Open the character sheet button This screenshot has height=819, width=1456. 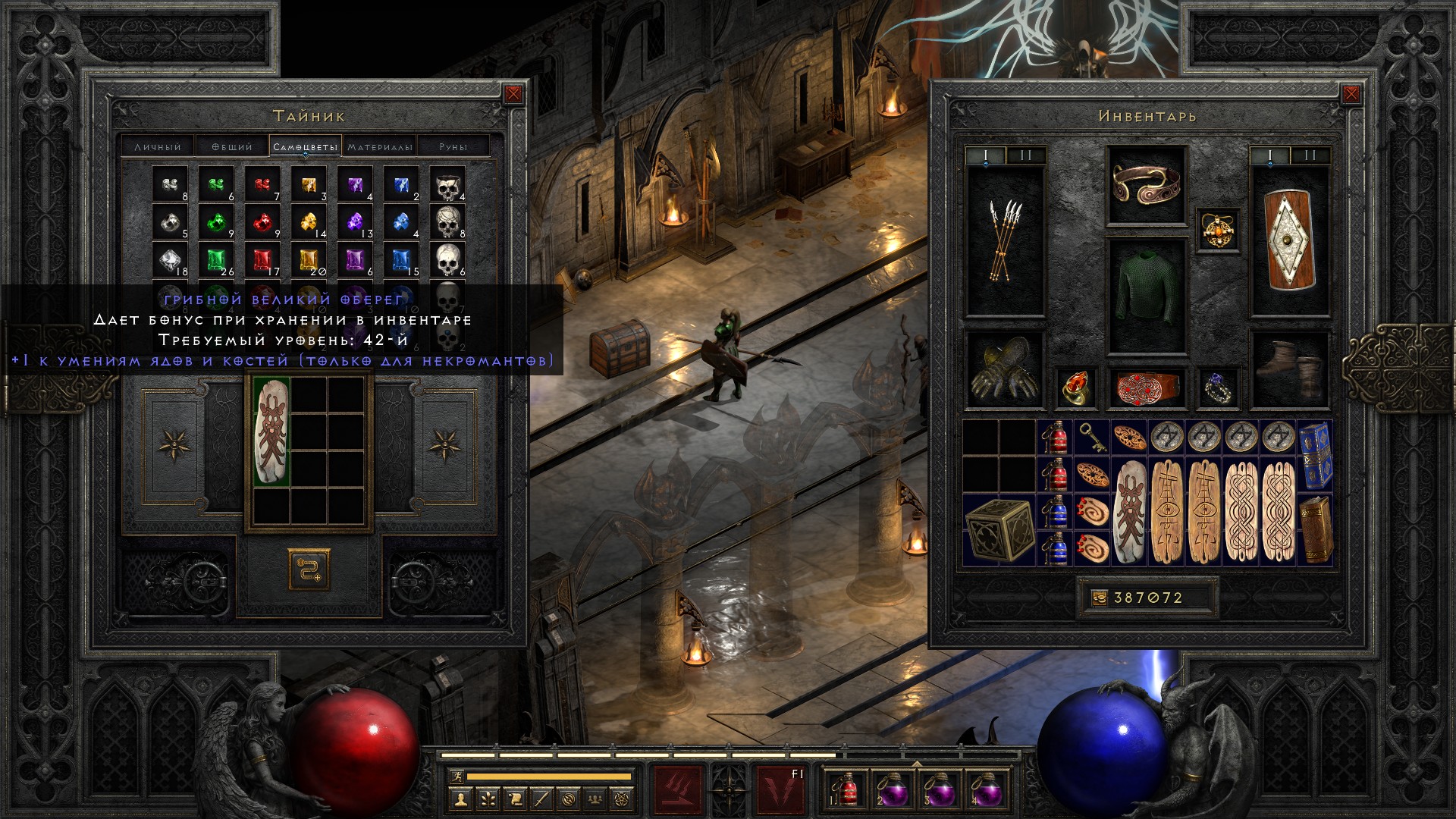point(460,799)
